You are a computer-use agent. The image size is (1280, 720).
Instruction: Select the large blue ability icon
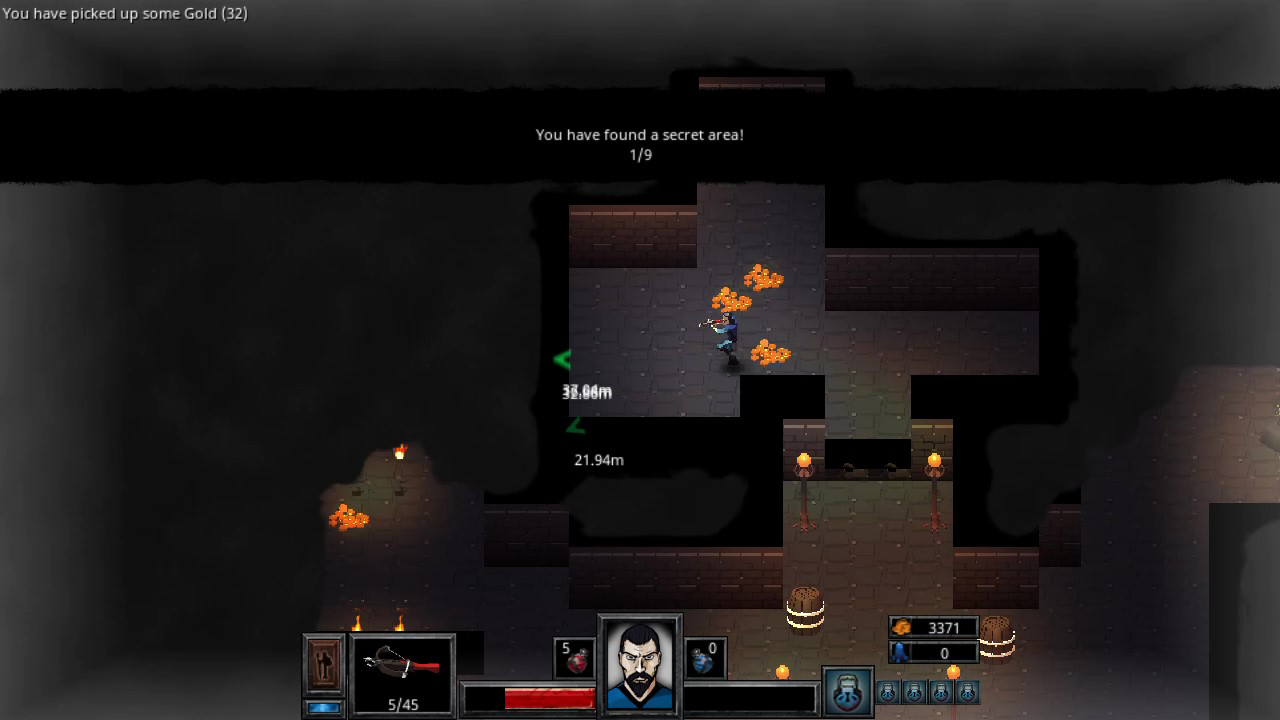point(846,690)
